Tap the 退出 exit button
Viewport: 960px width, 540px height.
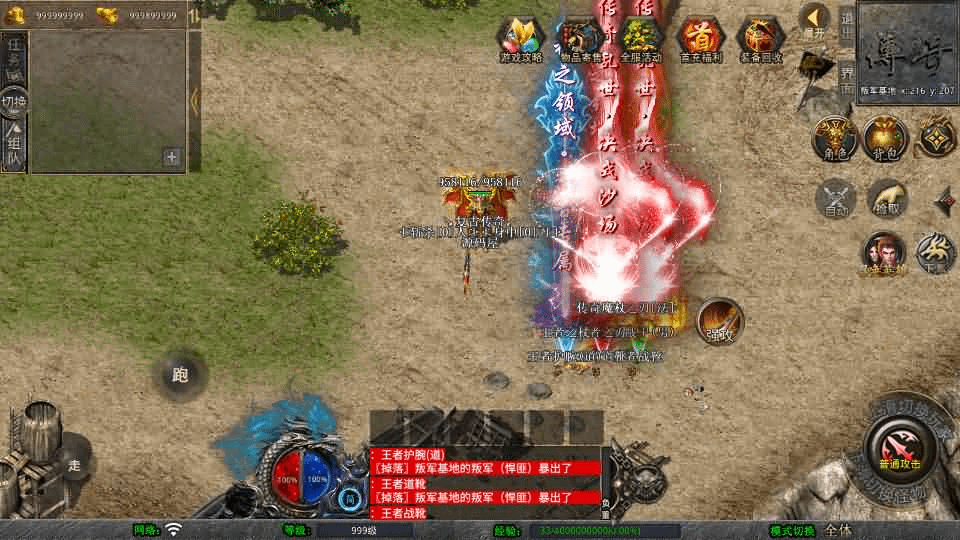846,22
